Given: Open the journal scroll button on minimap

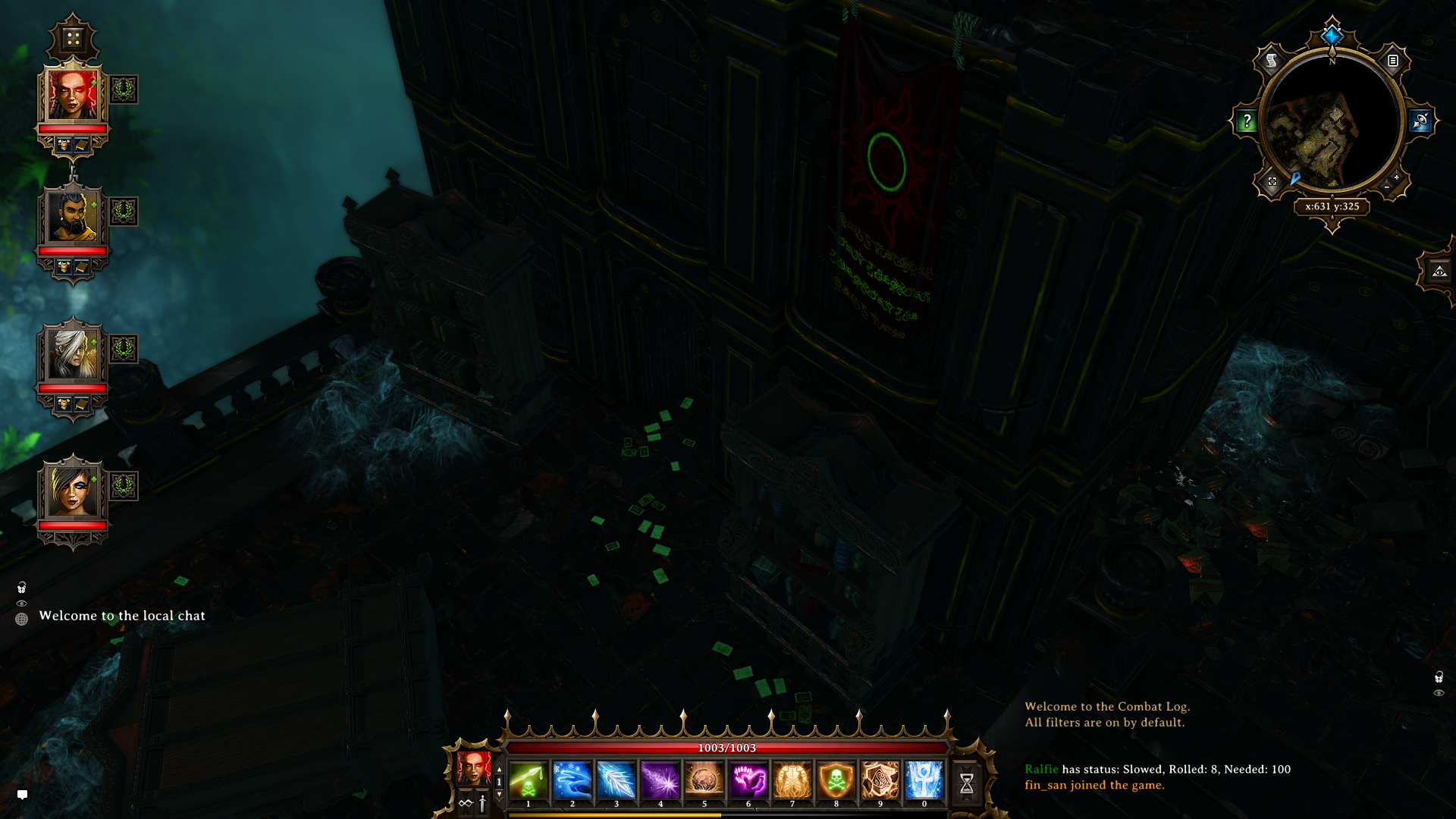Looking at the screenshot, I should coord(1272,61).
